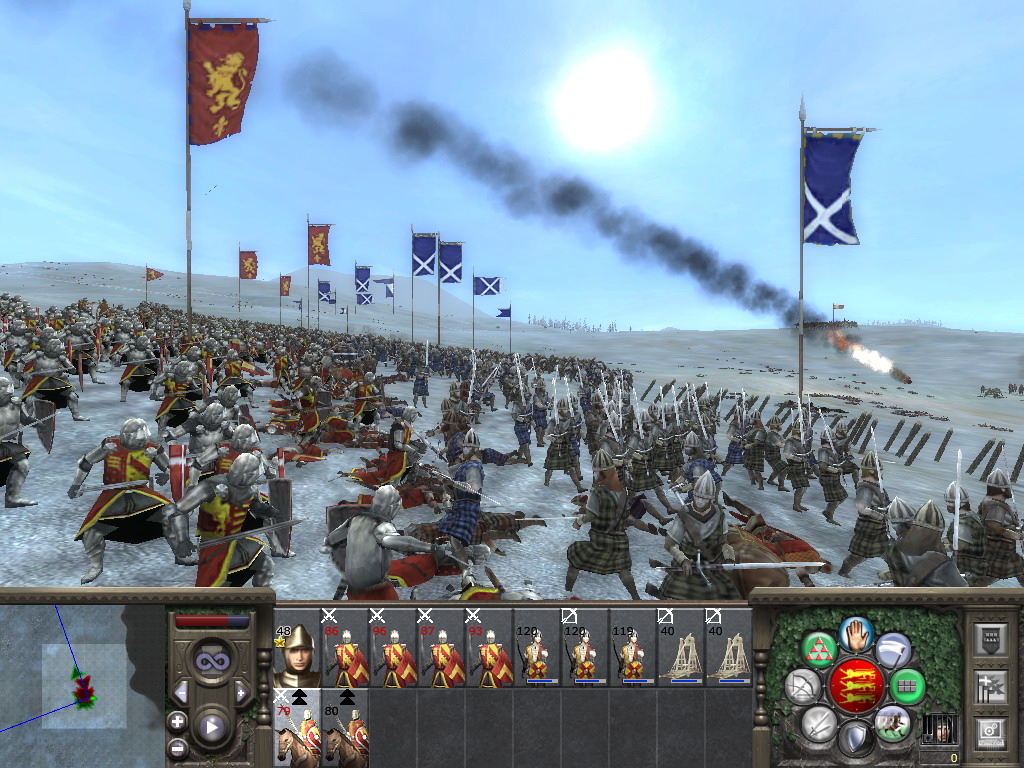Screen dimensions: 1024x768
Task: Click the white flag withdraw button
Action: pyautogui.click(x=894, y=650)
